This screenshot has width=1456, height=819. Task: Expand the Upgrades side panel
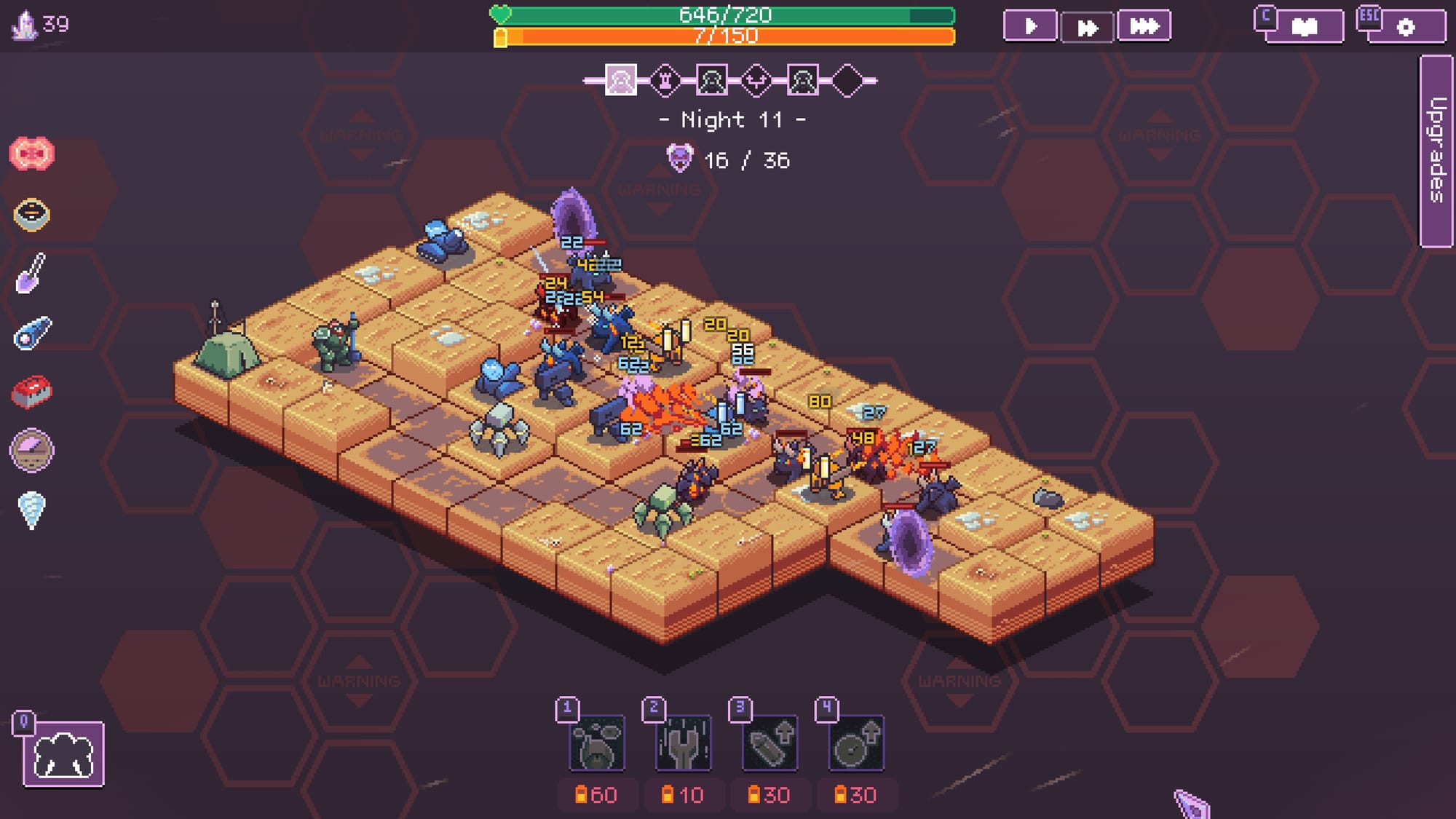click(1436, 151)
